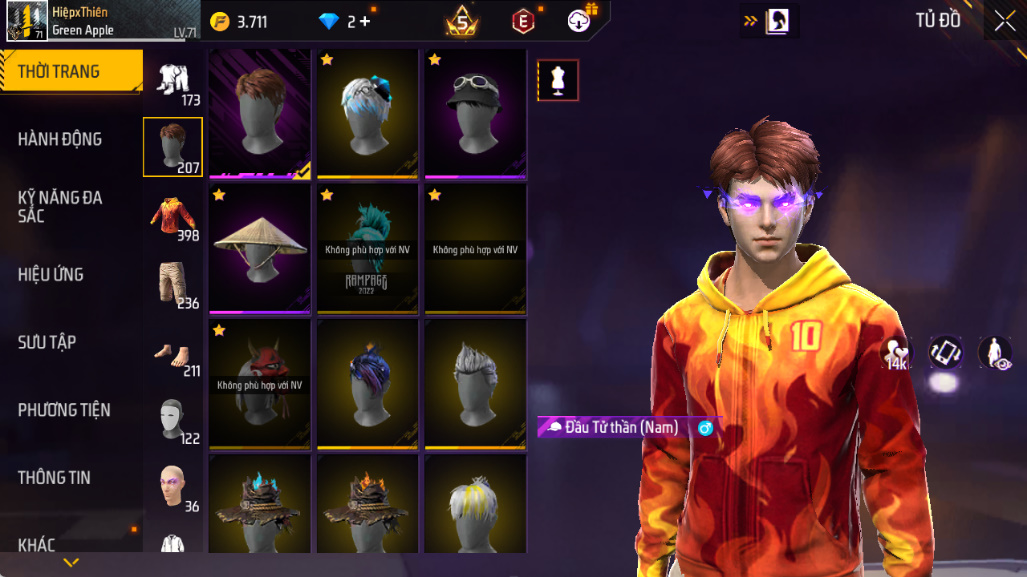Image resolution: width=1027 pixels, height=577 pixels.
Task: Add diamonds with the plus button
Action: [x=365, y=21]
